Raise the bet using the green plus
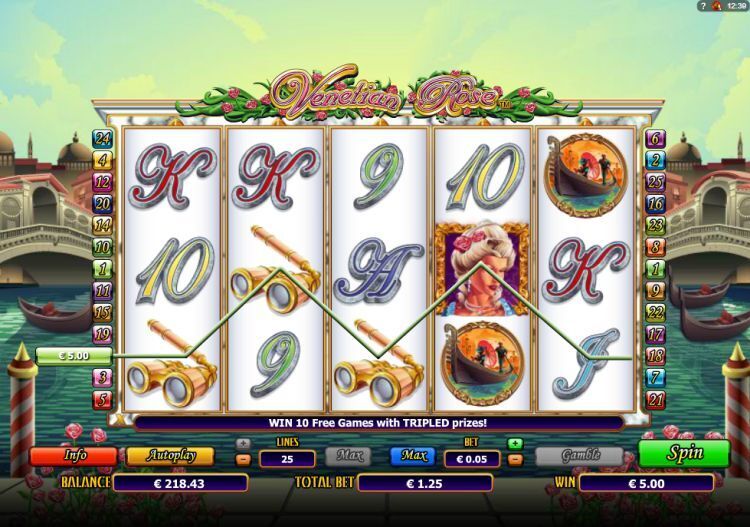Viewport: 750px width, 527px height. click(515, 443)
